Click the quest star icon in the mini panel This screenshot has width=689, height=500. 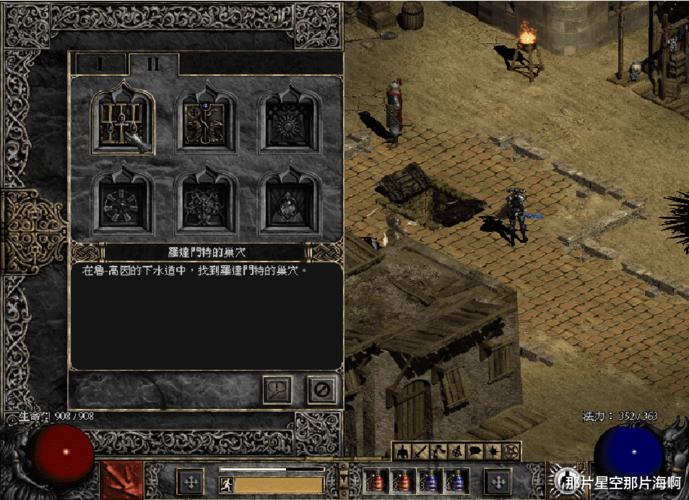pos(494,452)
